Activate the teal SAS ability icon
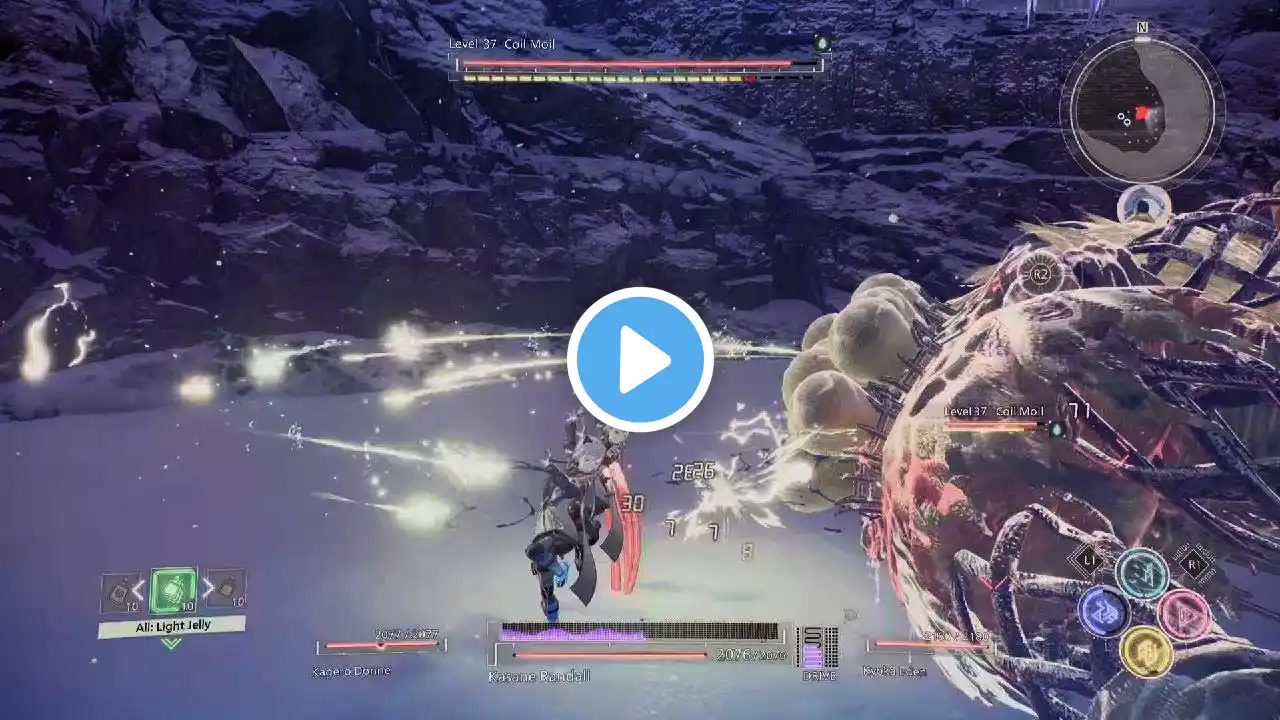The image size is (1280, 720). coord(1142,574)
